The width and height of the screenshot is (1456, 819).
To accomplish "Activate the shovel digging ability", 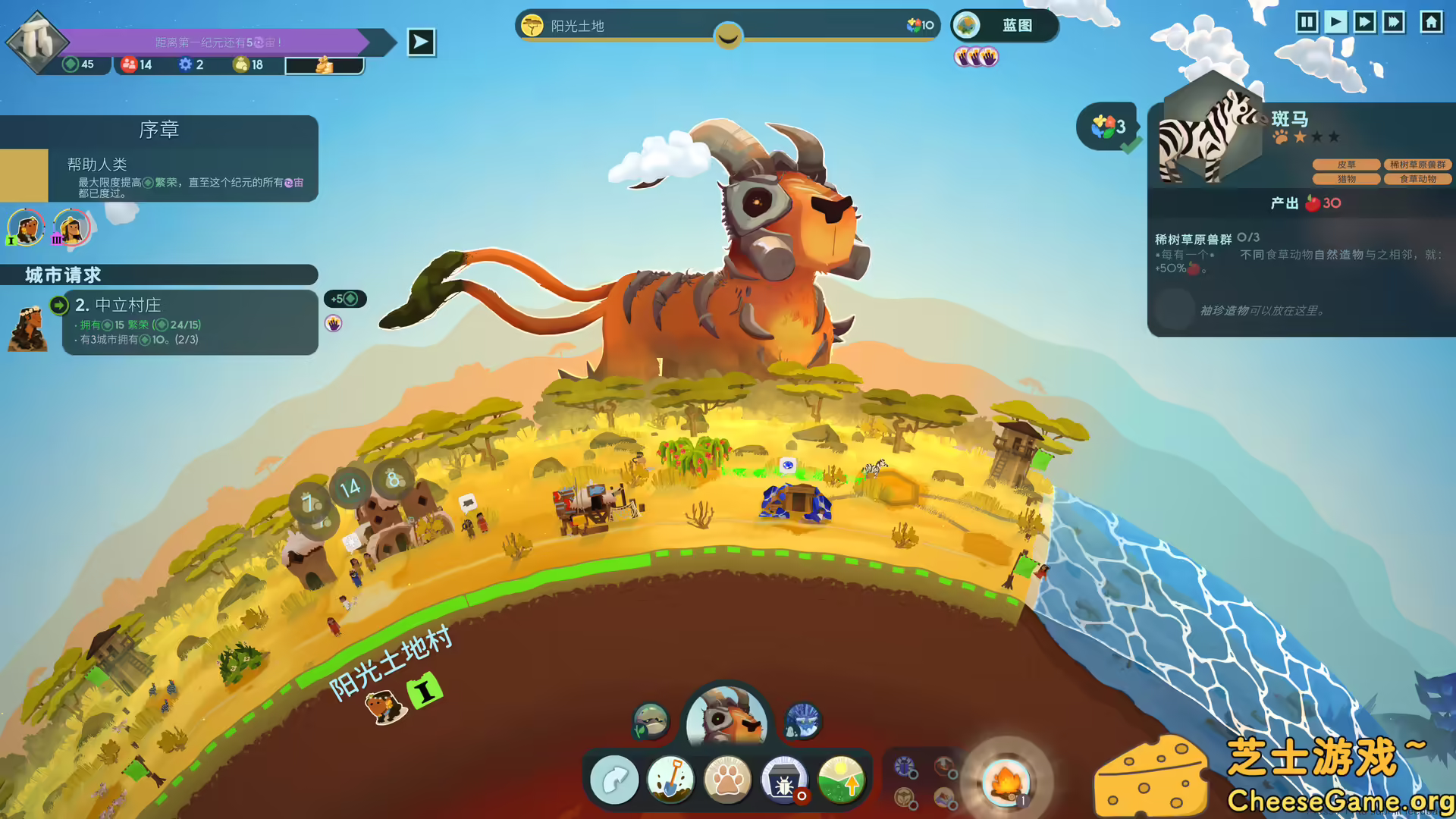I will click(670, 780).
